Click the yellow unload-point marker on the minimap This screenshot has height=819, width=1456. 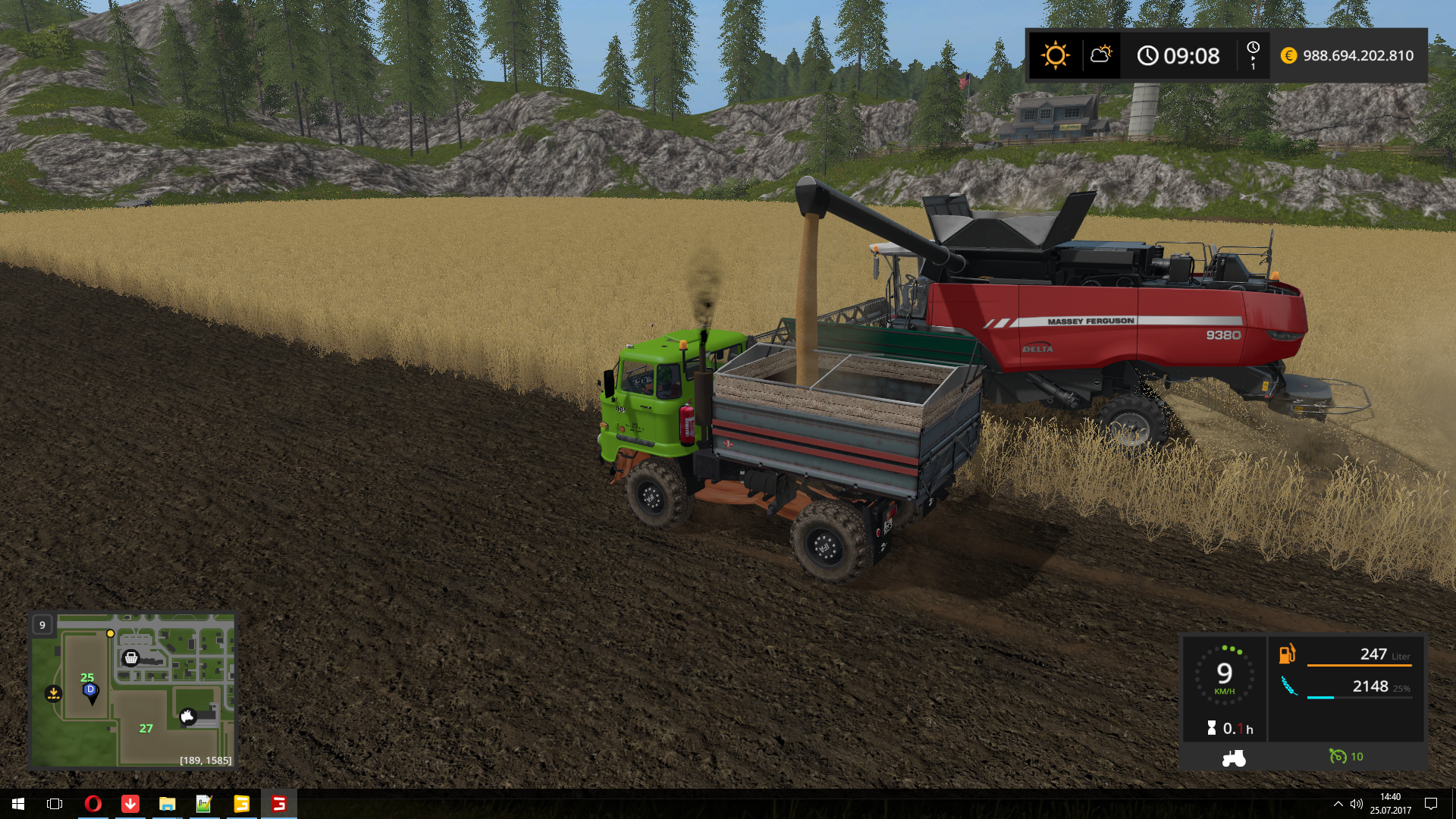(x=53, y=693)
